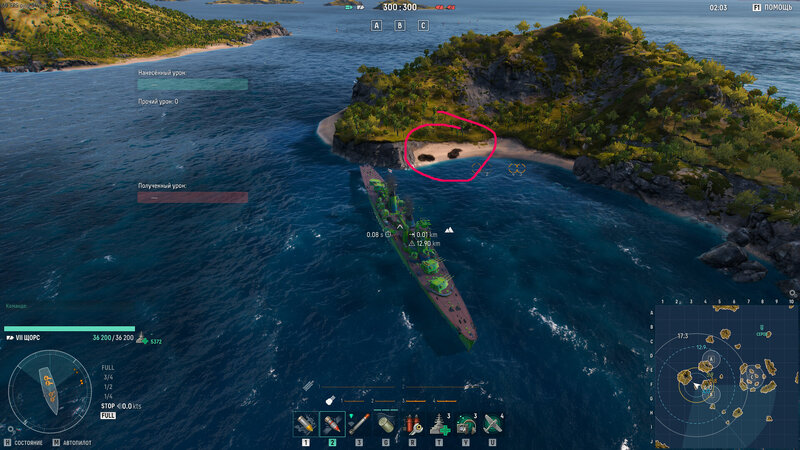Select the torpedo armament slot
The height and width of the screenshot is (450, 800).
pos(359,423)
